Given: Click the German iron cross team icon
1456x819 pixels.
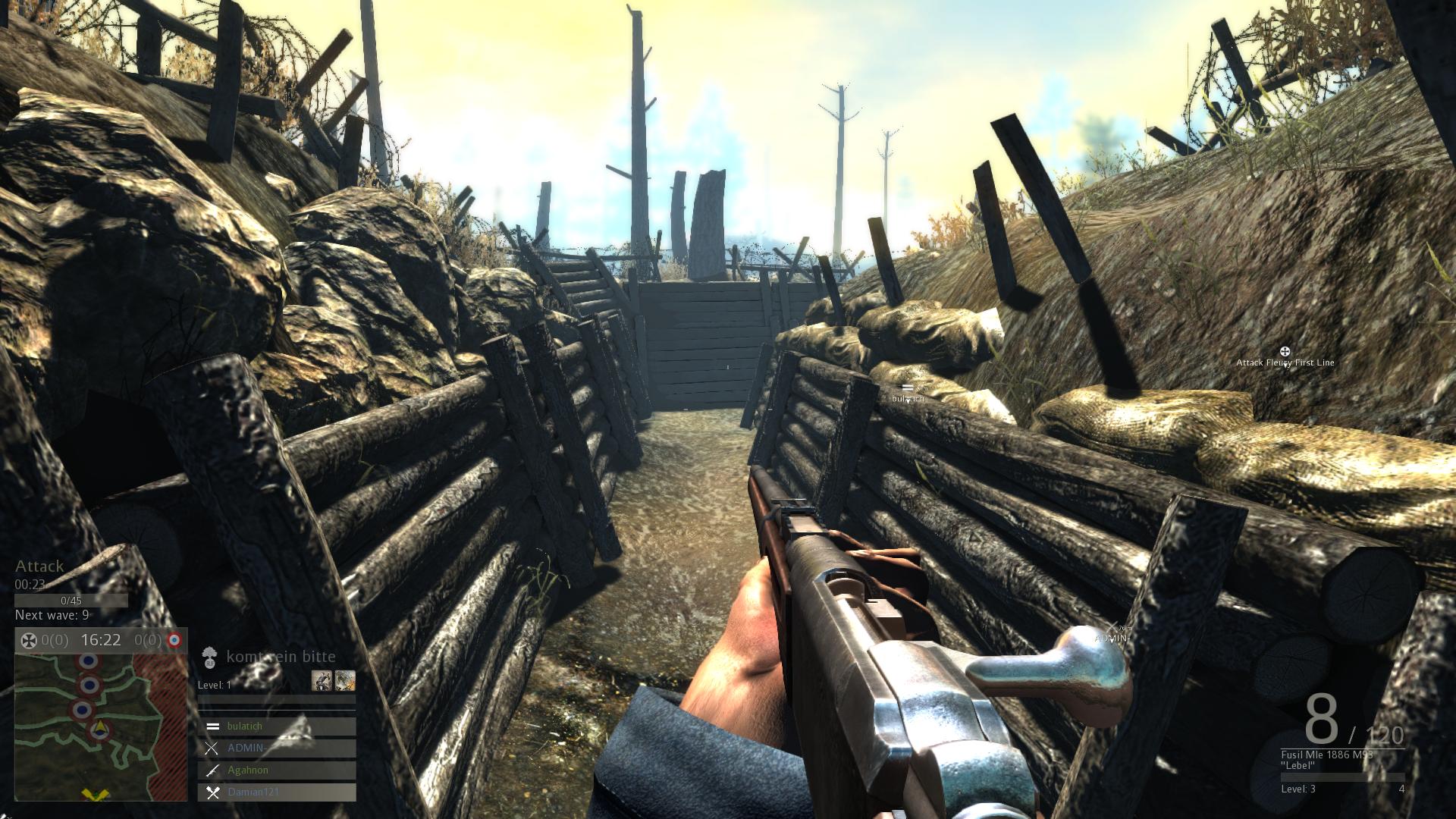Looking at the screenshot, I should click(x=28, y=641).
